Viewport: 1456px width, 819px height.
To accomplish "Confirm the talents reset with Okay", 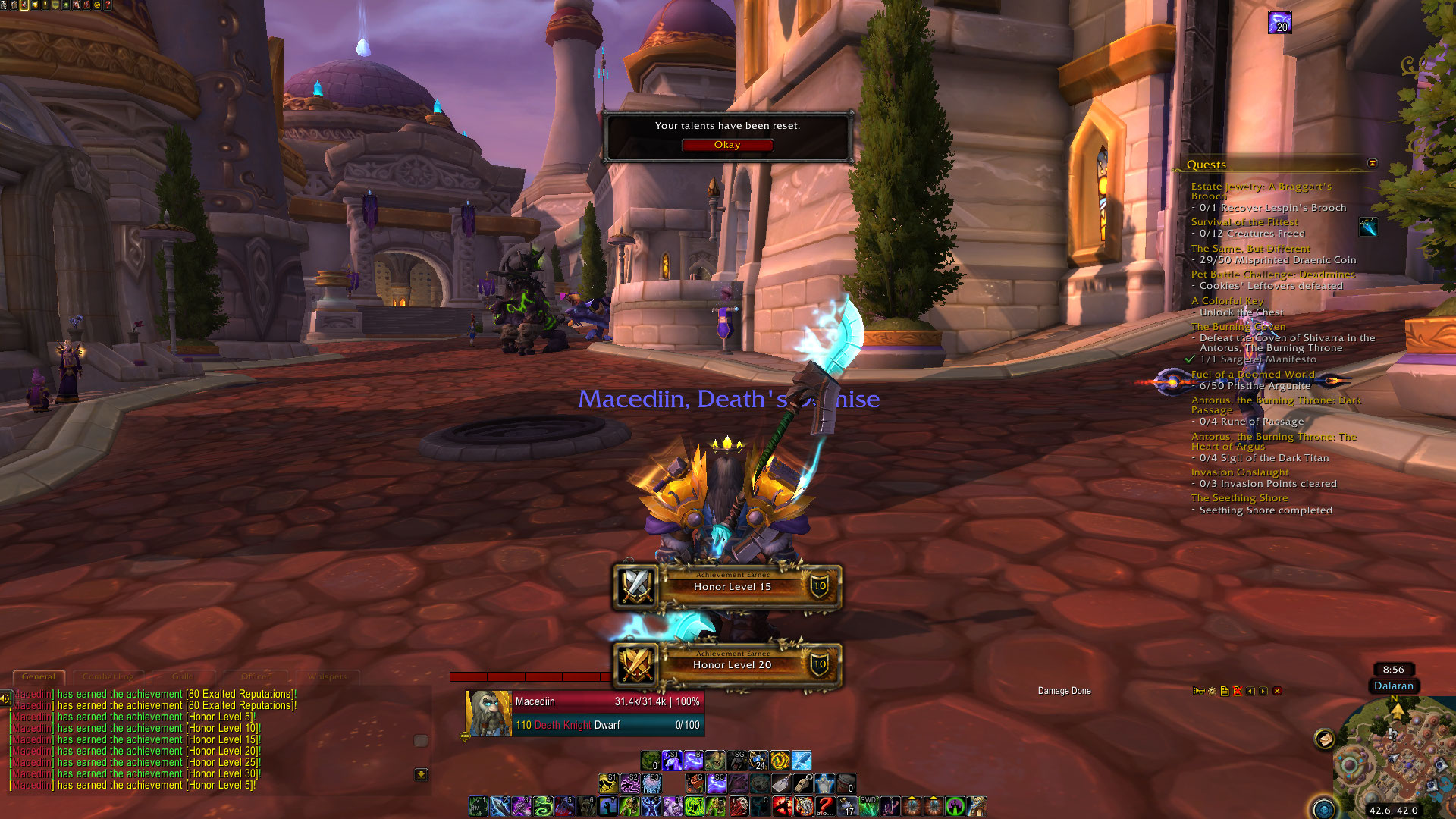I will (x=726, y=145).
